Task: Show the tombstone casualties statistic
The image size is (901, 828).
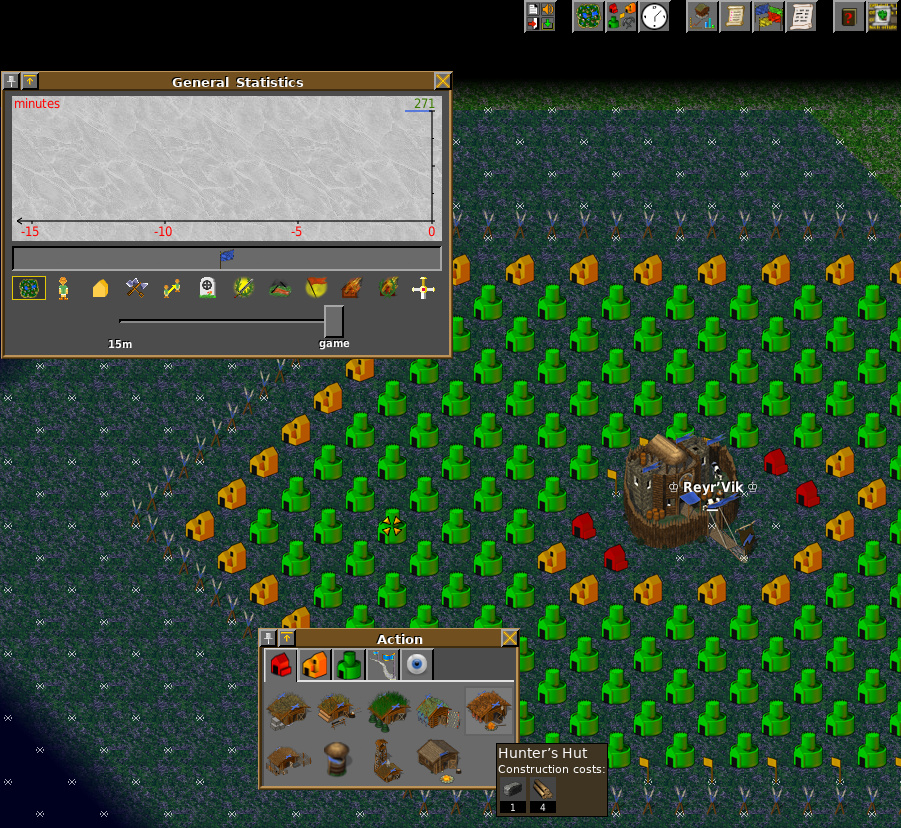Action: click(207, 289)
